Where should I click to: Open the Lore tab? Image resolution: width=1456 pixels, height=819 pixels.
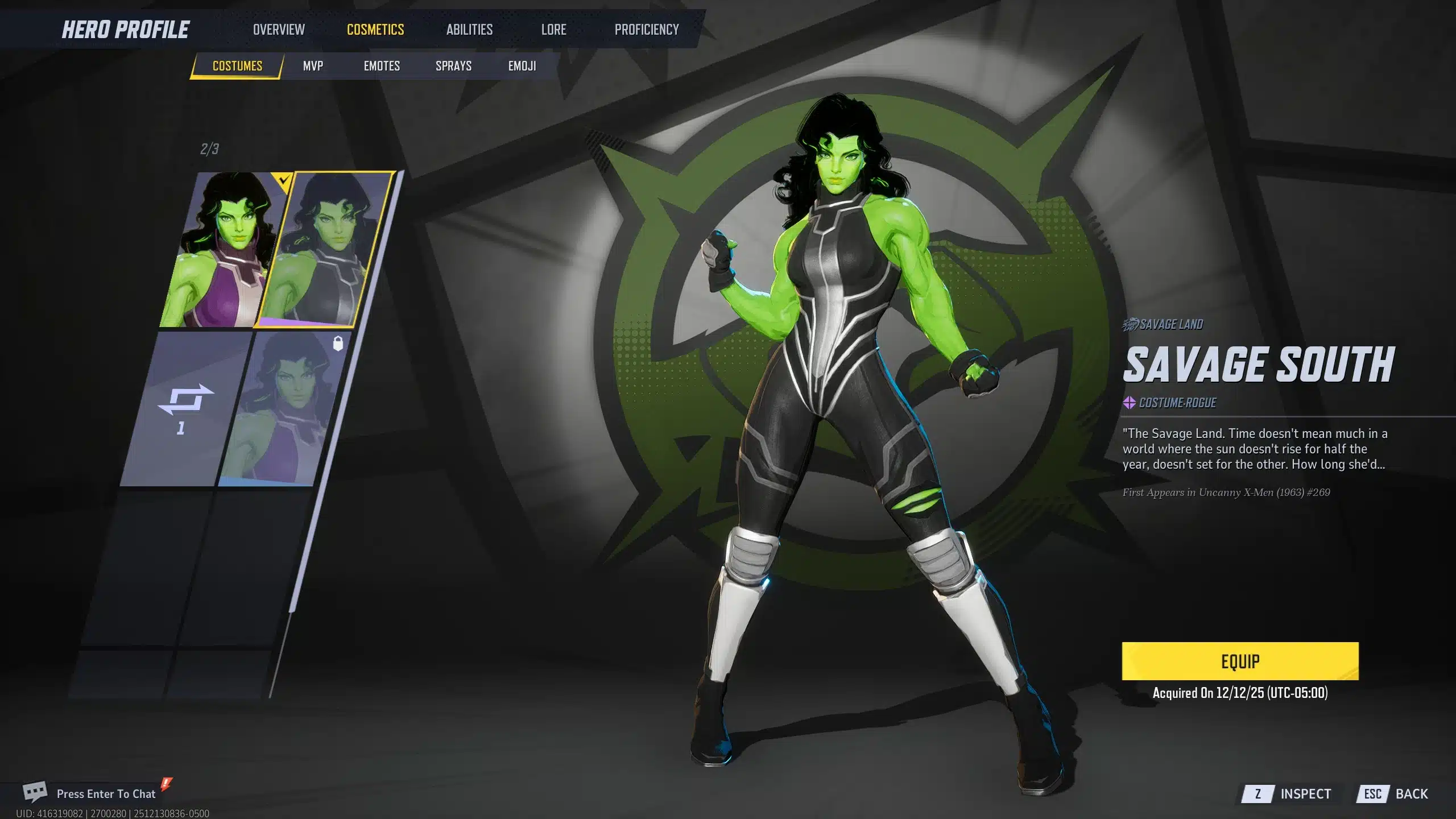click(x=553, y=30)
